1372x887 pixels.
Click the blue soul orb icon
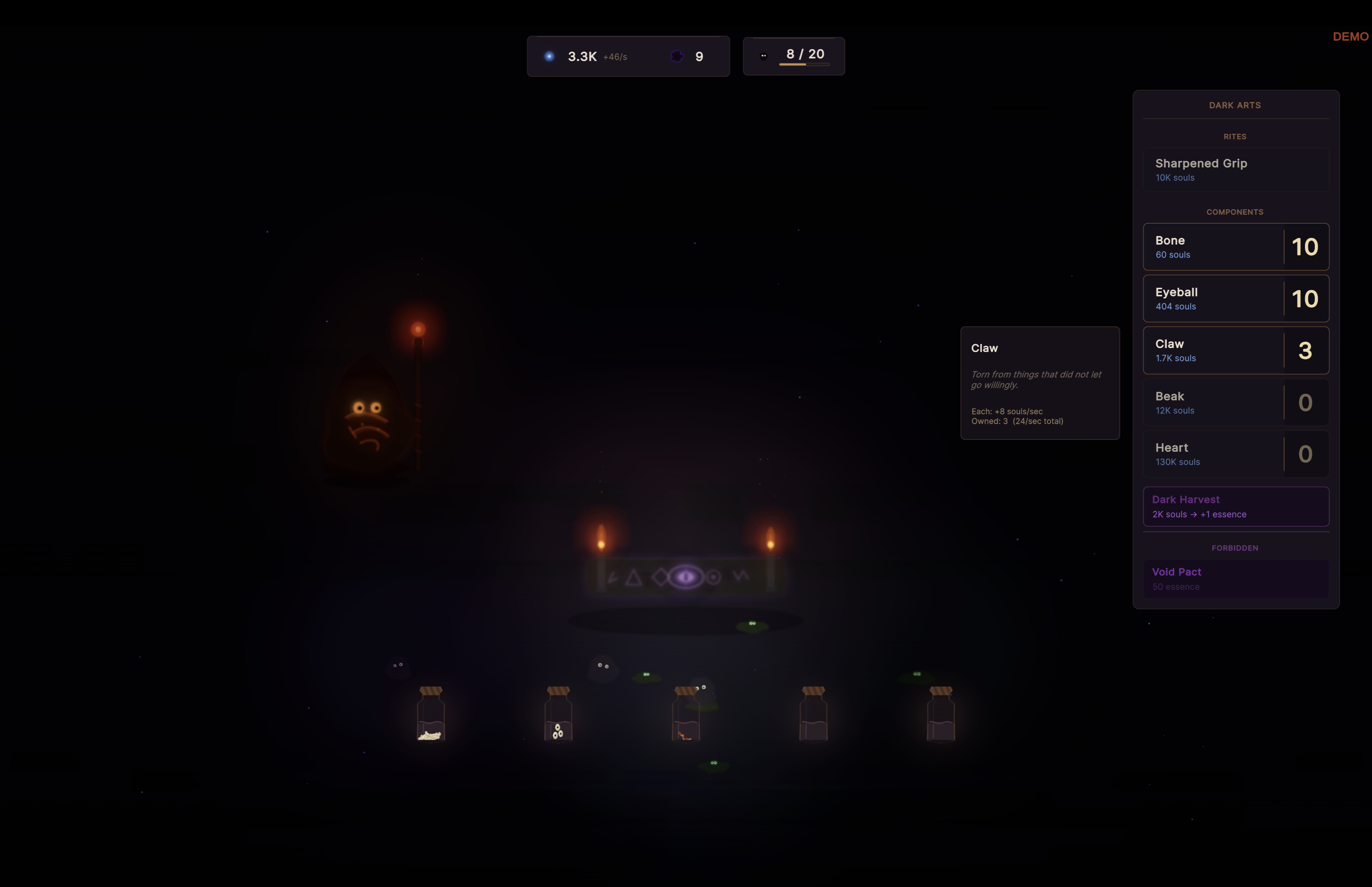click(x=549, y=56)
